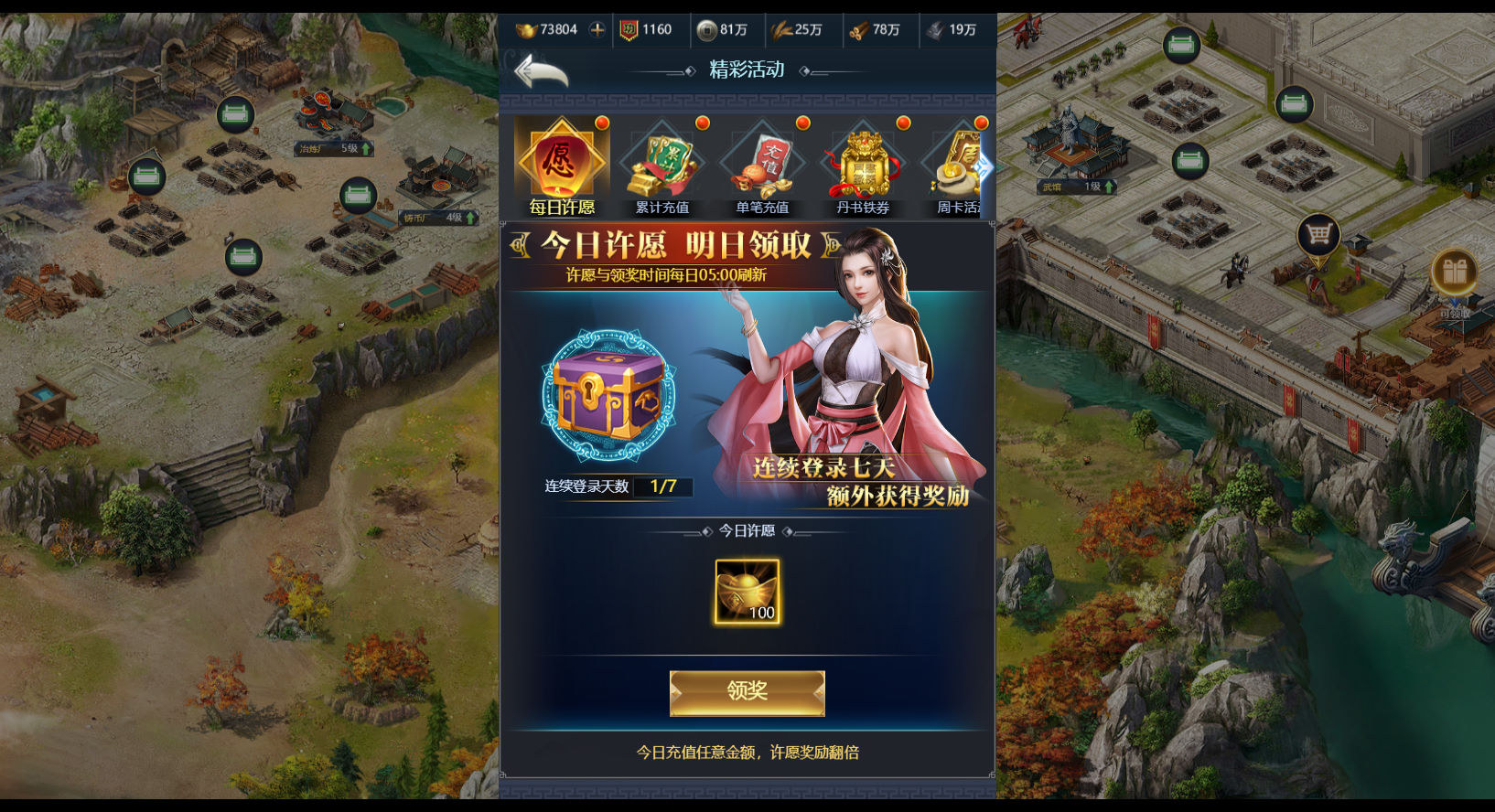Viewport: 1495px width, 812px height.
Task: Collect resources from the 冶炼厂 green icon
Action: click(x=237, y=114)
